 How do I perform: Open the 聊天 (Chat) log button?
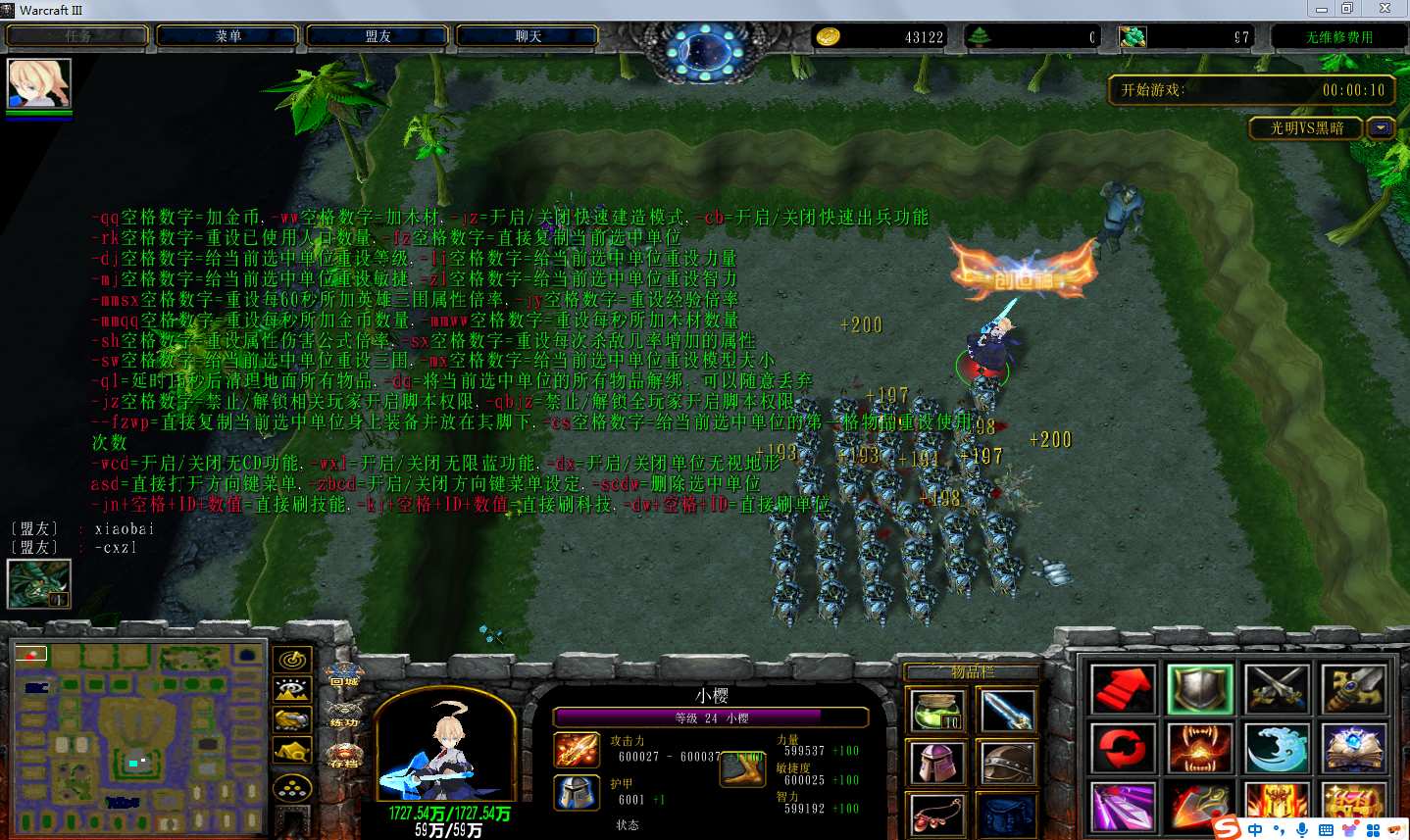[x=528, y=36]
